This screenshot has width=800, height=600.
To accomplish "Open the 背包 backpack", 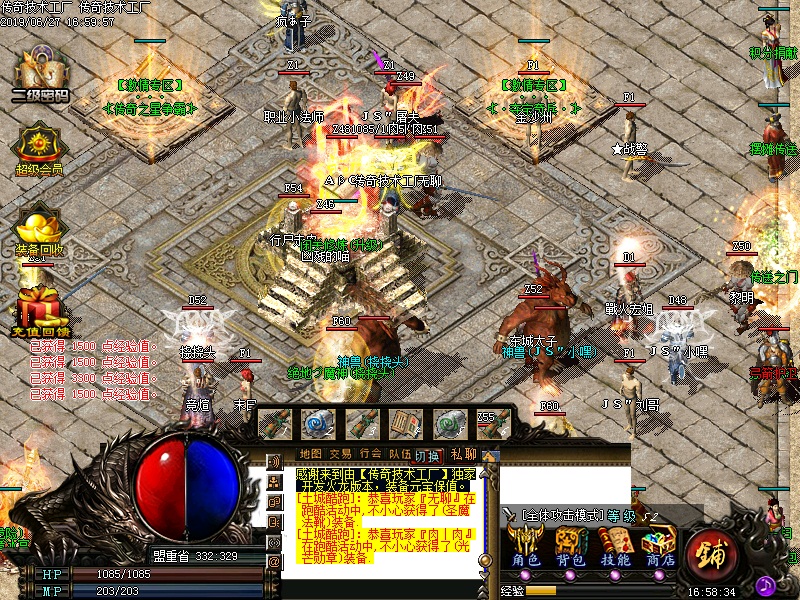I will tap(571, 546).
